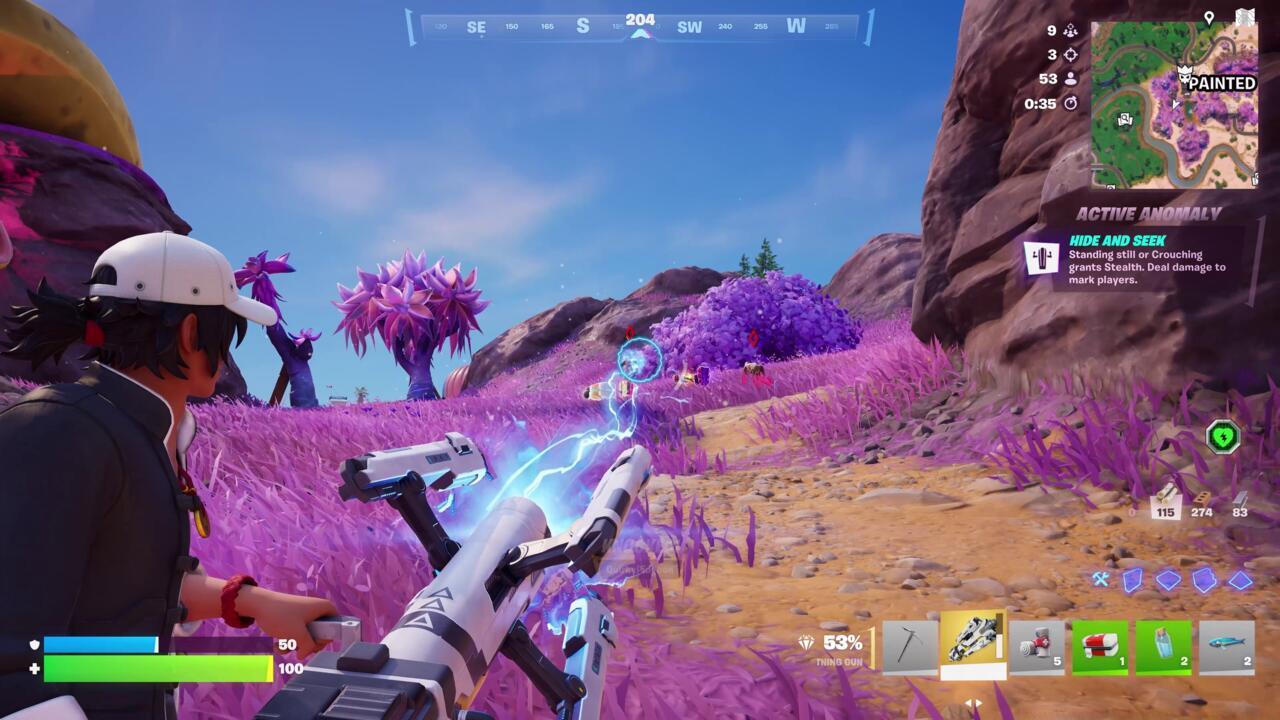
Task: Switch to the highlighted Thing Gun slot
Action: 972,639
